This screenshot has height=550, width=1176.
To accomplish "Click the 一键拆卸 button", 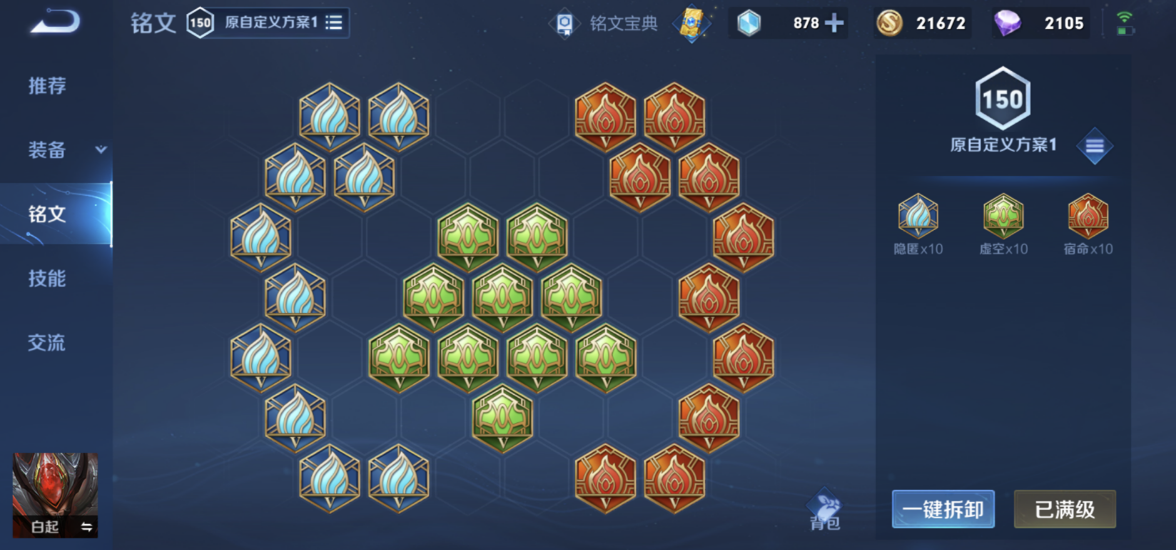I will pos(942,510).
